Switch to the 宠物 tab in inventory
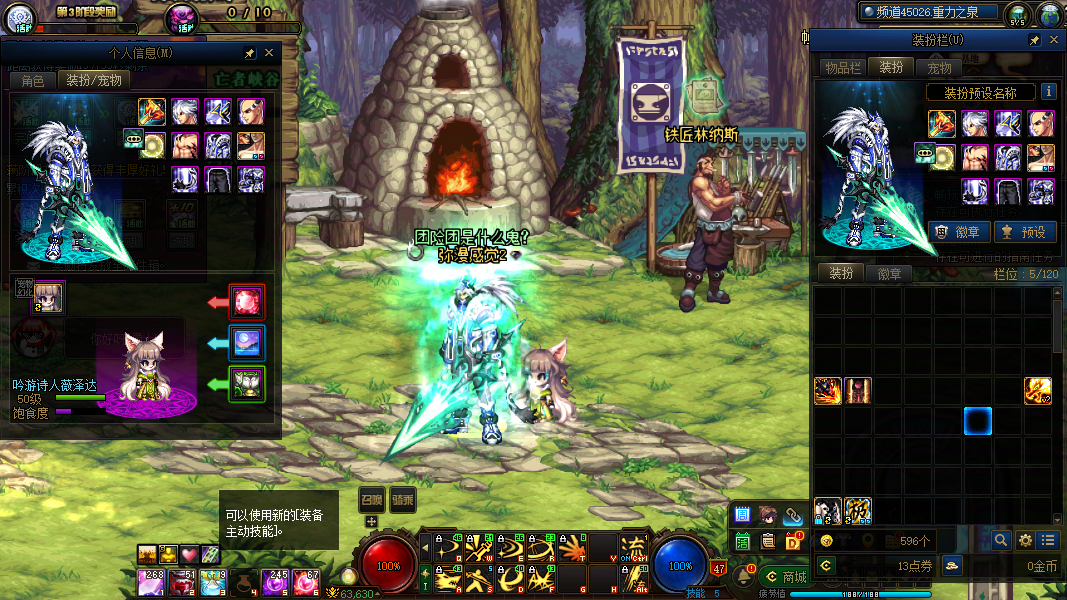 939,67
